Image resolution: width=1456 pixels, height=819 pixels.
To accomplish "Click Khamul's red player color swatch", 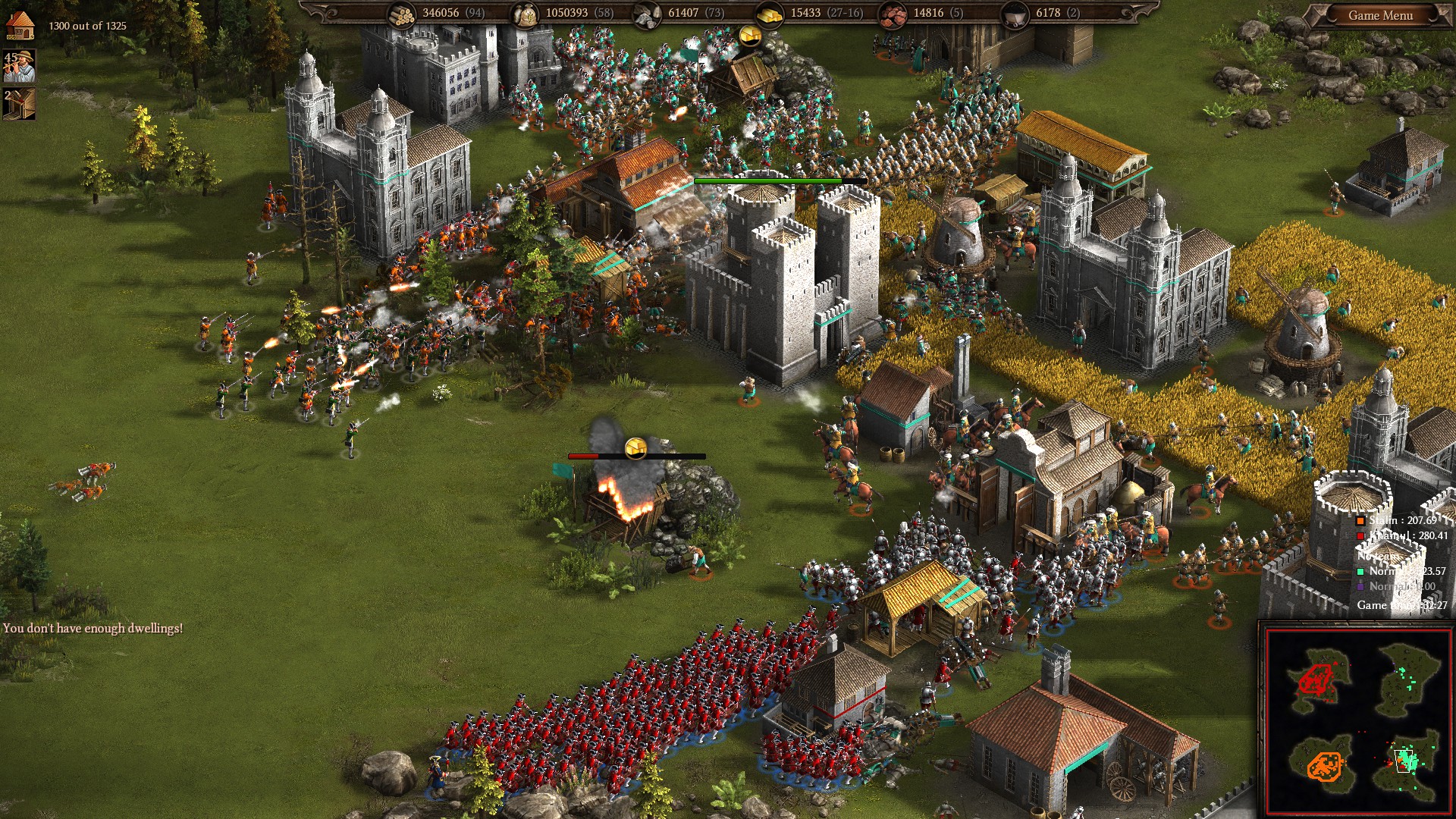I will click(1360, 536).
